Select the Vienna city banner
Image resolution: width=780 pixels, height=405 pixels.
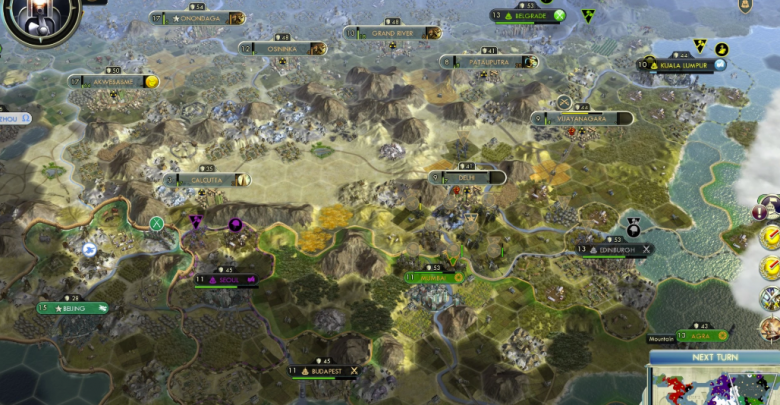(x=433, y=277)
